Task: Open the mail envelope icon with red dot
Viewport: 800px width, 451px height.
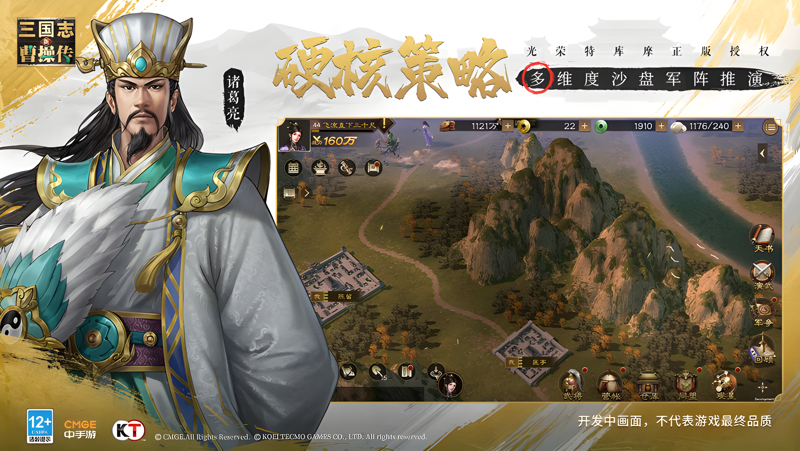Action: click(x=373, y=167)
